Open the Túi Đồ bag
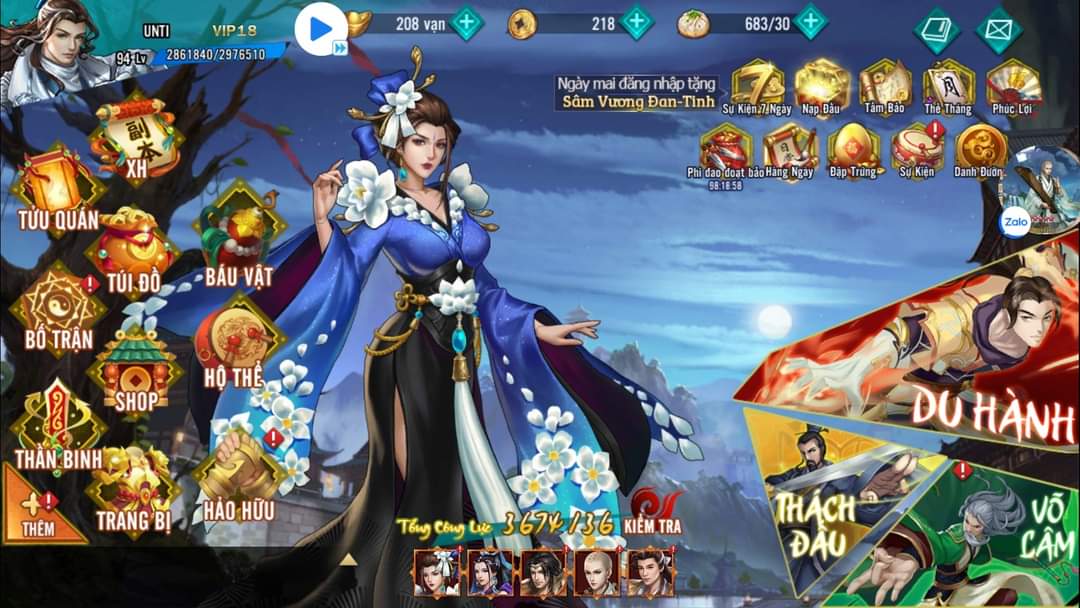The height and width of the screenshot is (608, 1080). coord(133,250)
